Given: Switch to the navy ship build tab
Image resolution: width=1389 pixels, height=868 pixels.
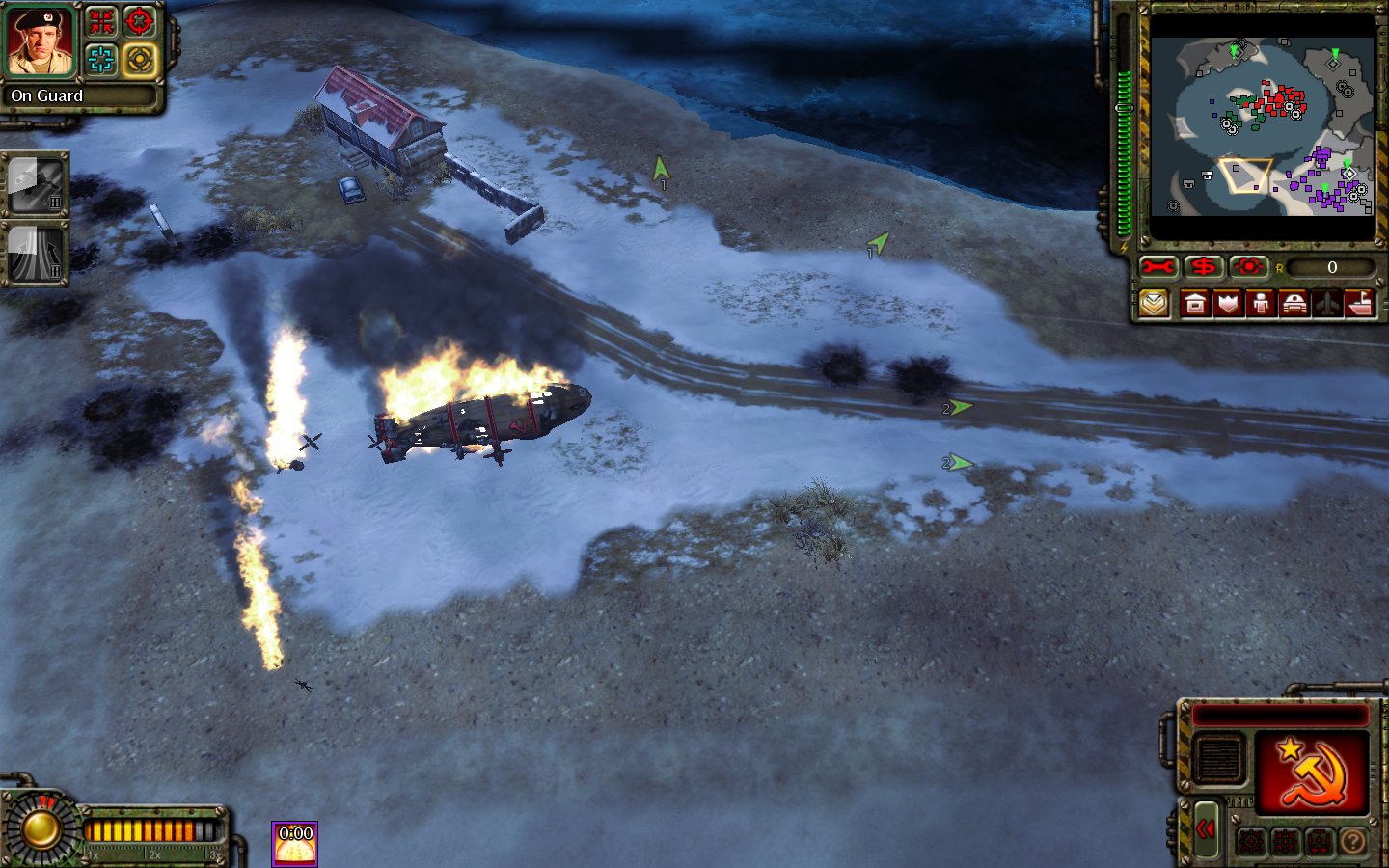Looking at the screenshot, I should [1359, 305].
